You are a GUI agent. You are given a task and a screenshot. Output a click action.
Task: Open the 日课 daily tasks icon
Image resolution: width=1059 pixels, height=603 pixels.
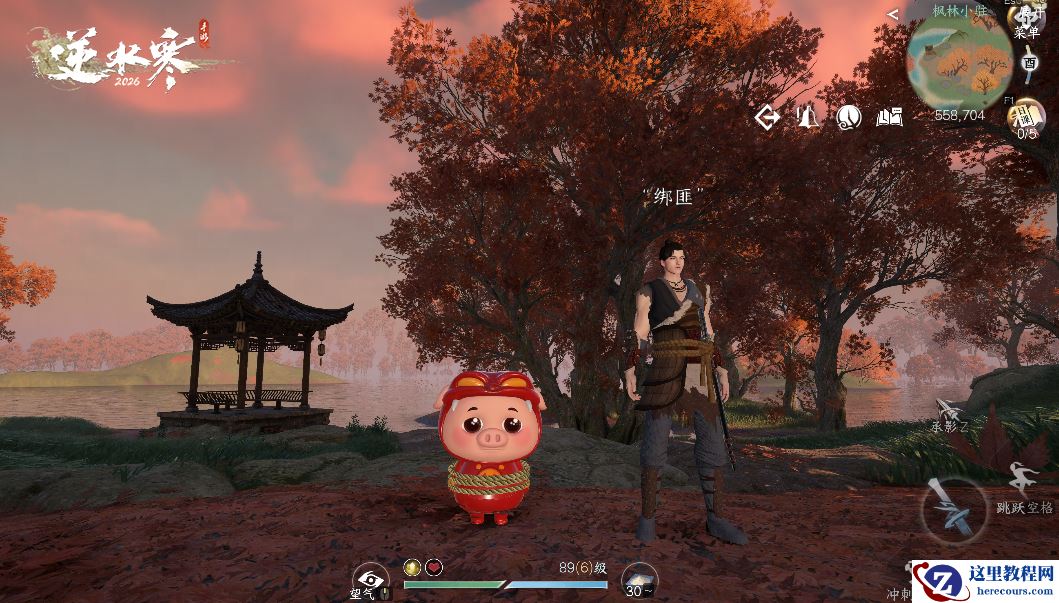point(1026,116)
